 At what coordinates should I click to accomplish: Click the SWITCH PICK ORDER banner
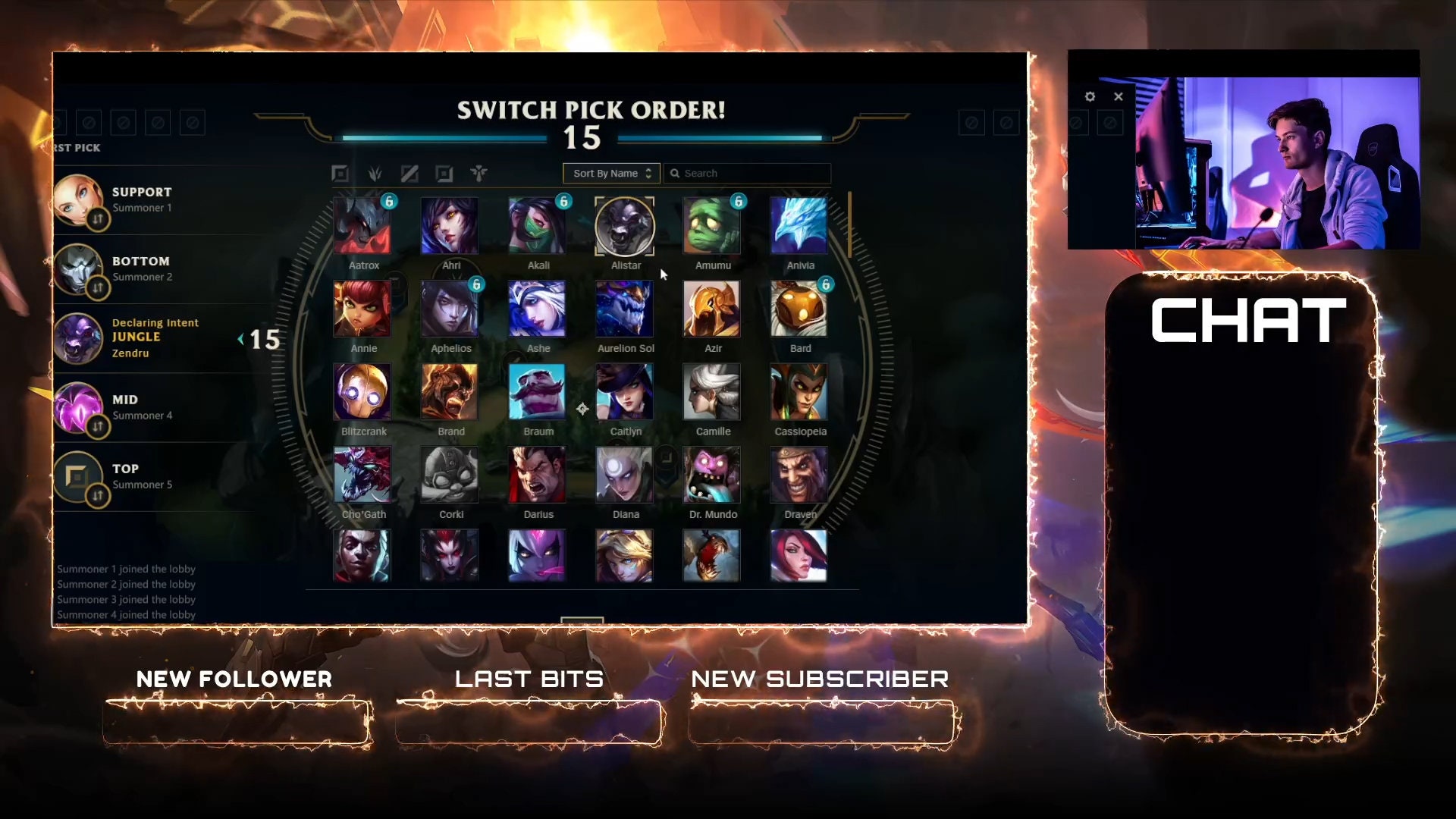[590, 111]
